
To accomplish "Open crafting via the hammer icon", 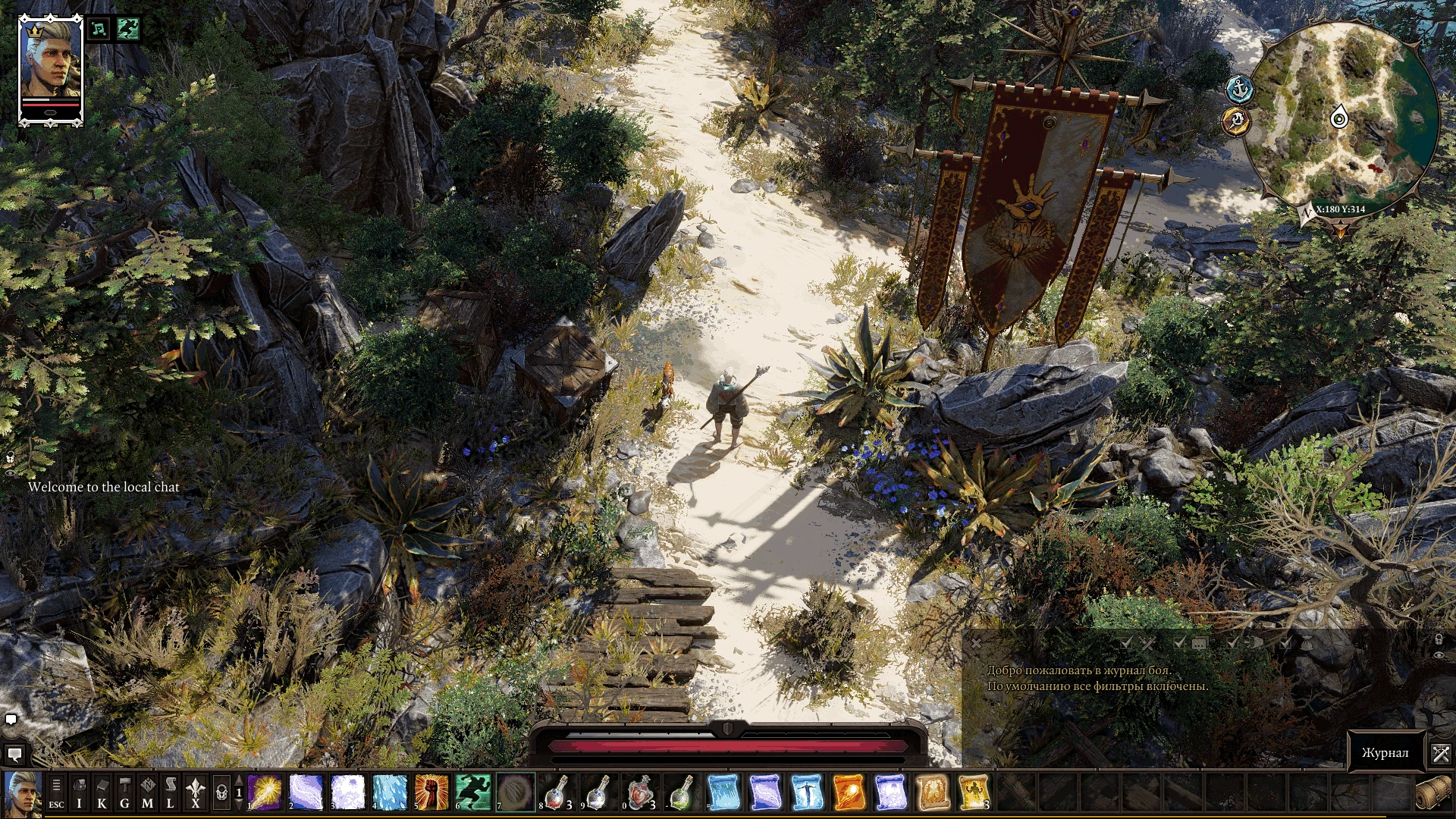I will pos(124,792).
